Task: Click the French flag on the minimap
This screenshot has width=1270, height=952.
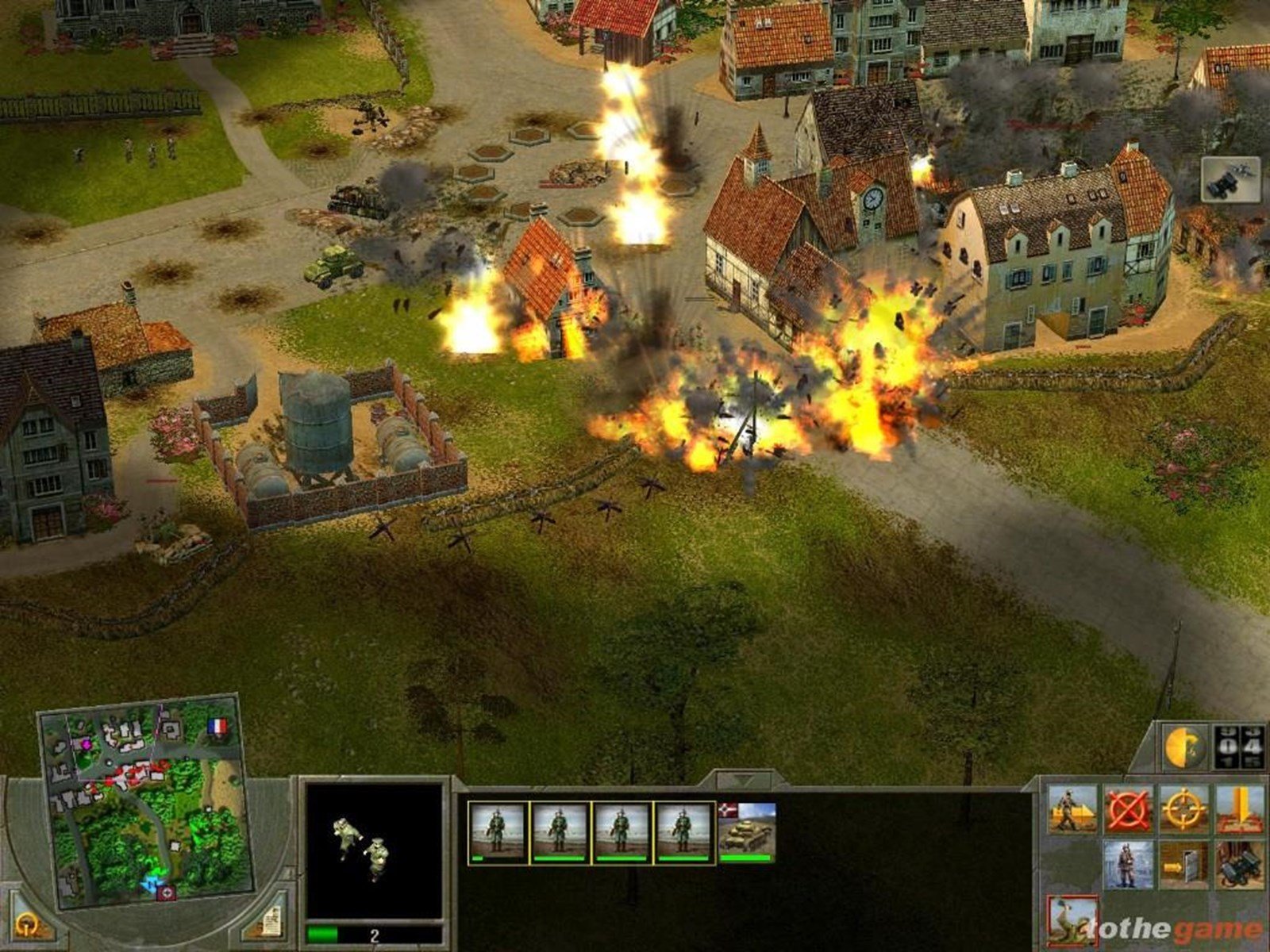Action: (217, 725)
